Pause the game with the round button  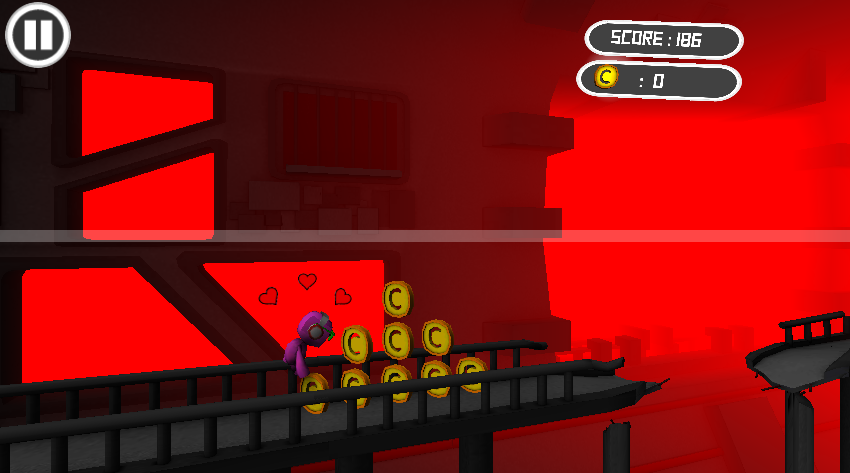[38, 35]
